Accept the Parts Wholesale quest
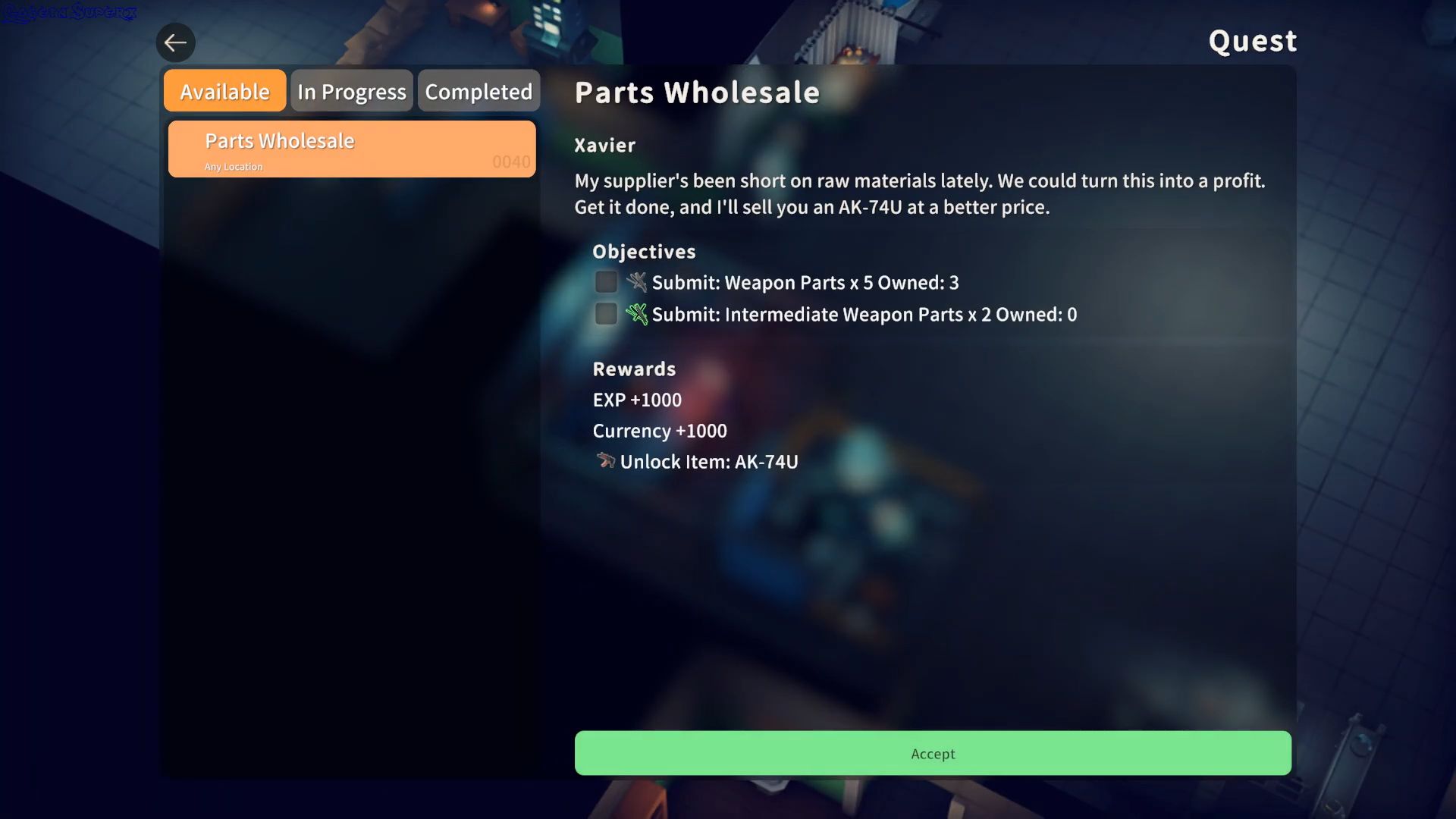The width and height of the screenshot is (1456, 819). pyautogui.click(x=932, y=753)
